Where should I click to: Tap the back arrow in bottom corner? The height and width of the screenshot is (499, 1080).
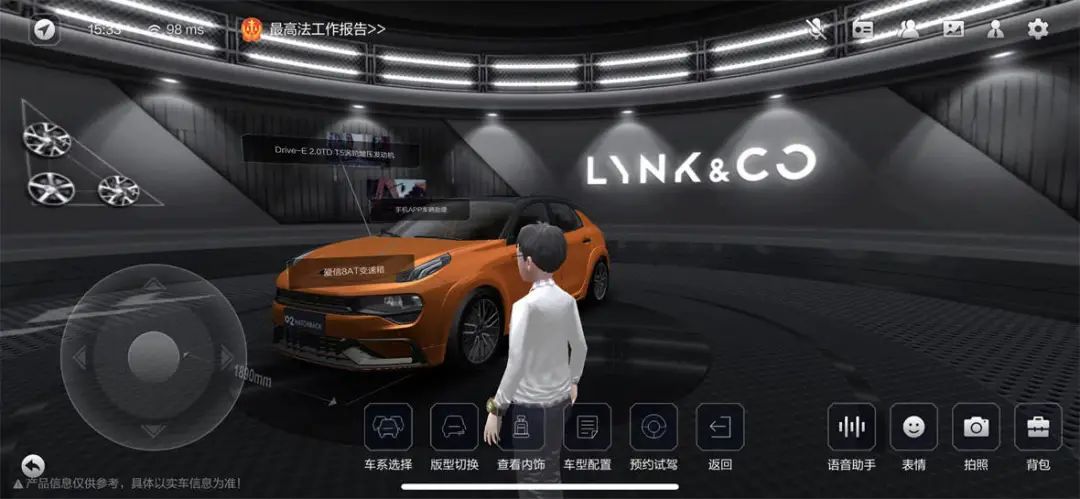click(33, 466)
